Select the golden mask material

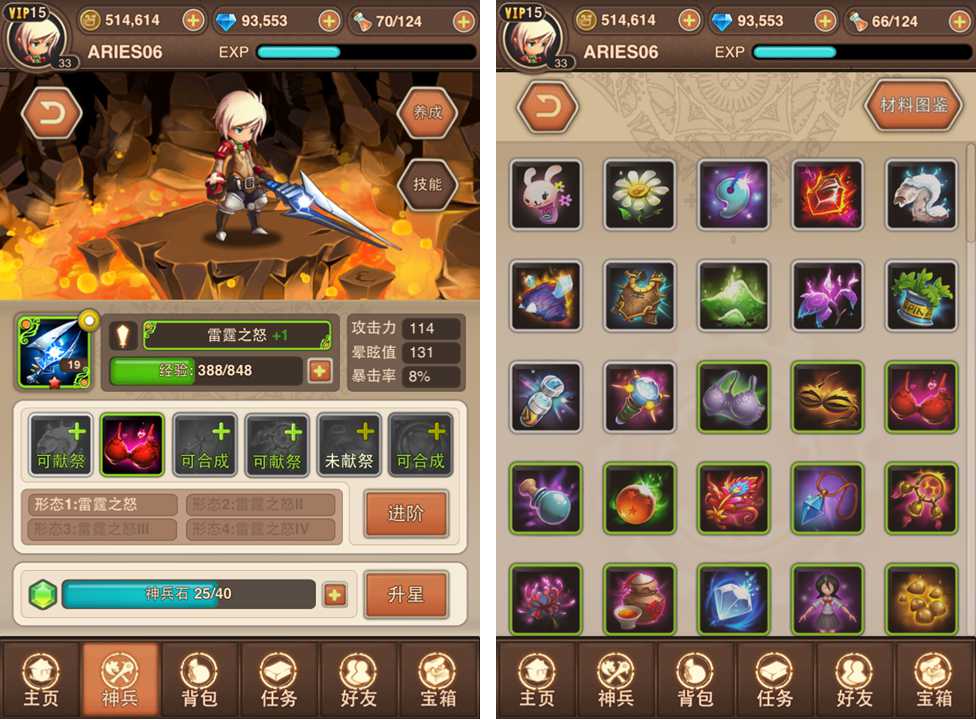[x=828, y=397]
